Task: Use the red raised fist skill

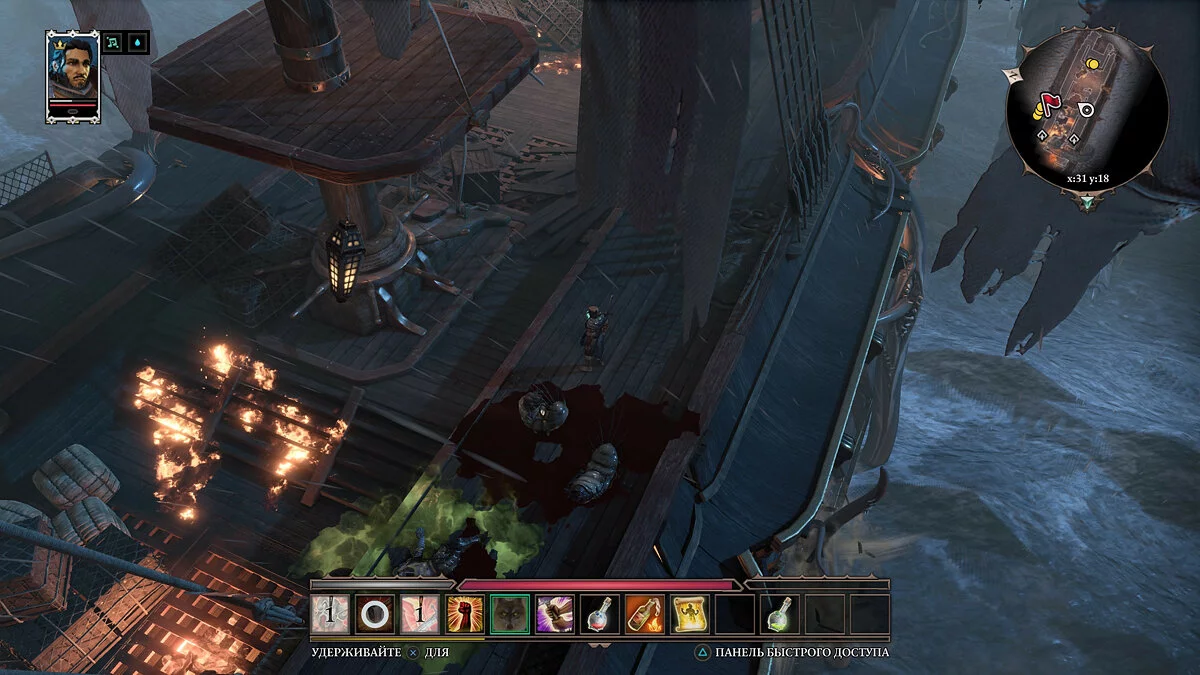Action: coord(465,614)
